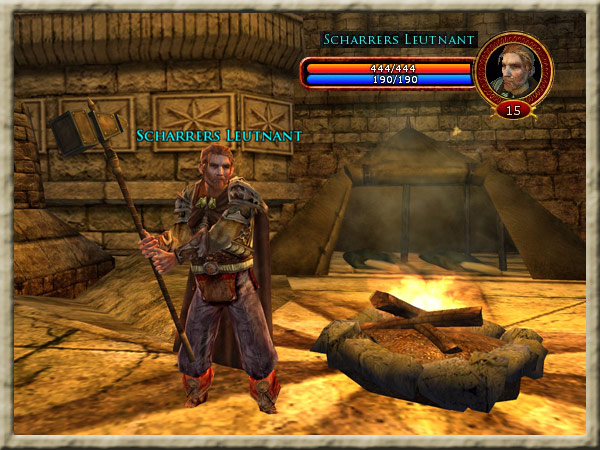Select the floating Scharrers Leutnant nameplate

point(219,135)
